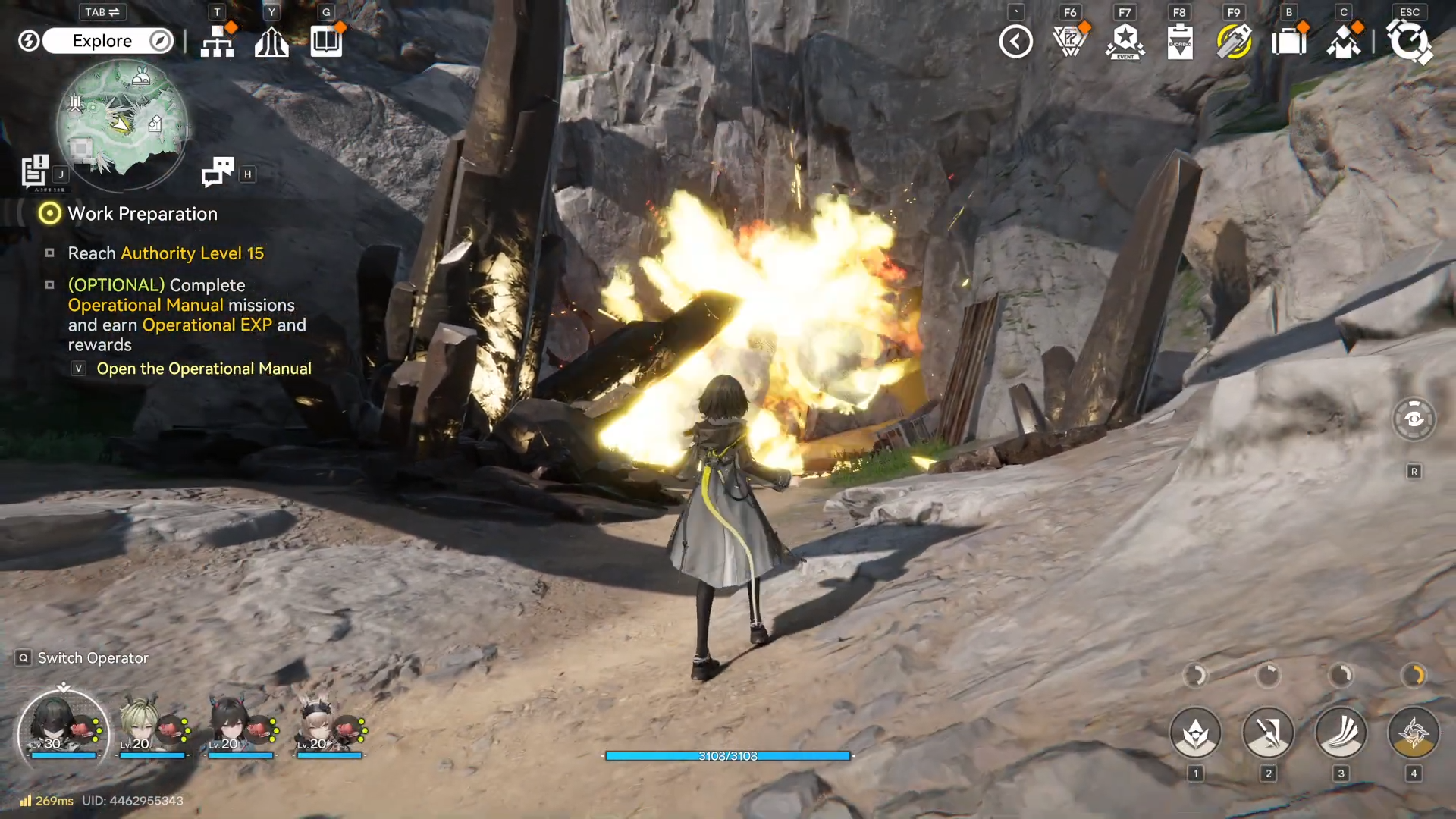Collapse the top-right menu with arrow button
This screenshot has height=819, width=1456.
(1016, 42)
